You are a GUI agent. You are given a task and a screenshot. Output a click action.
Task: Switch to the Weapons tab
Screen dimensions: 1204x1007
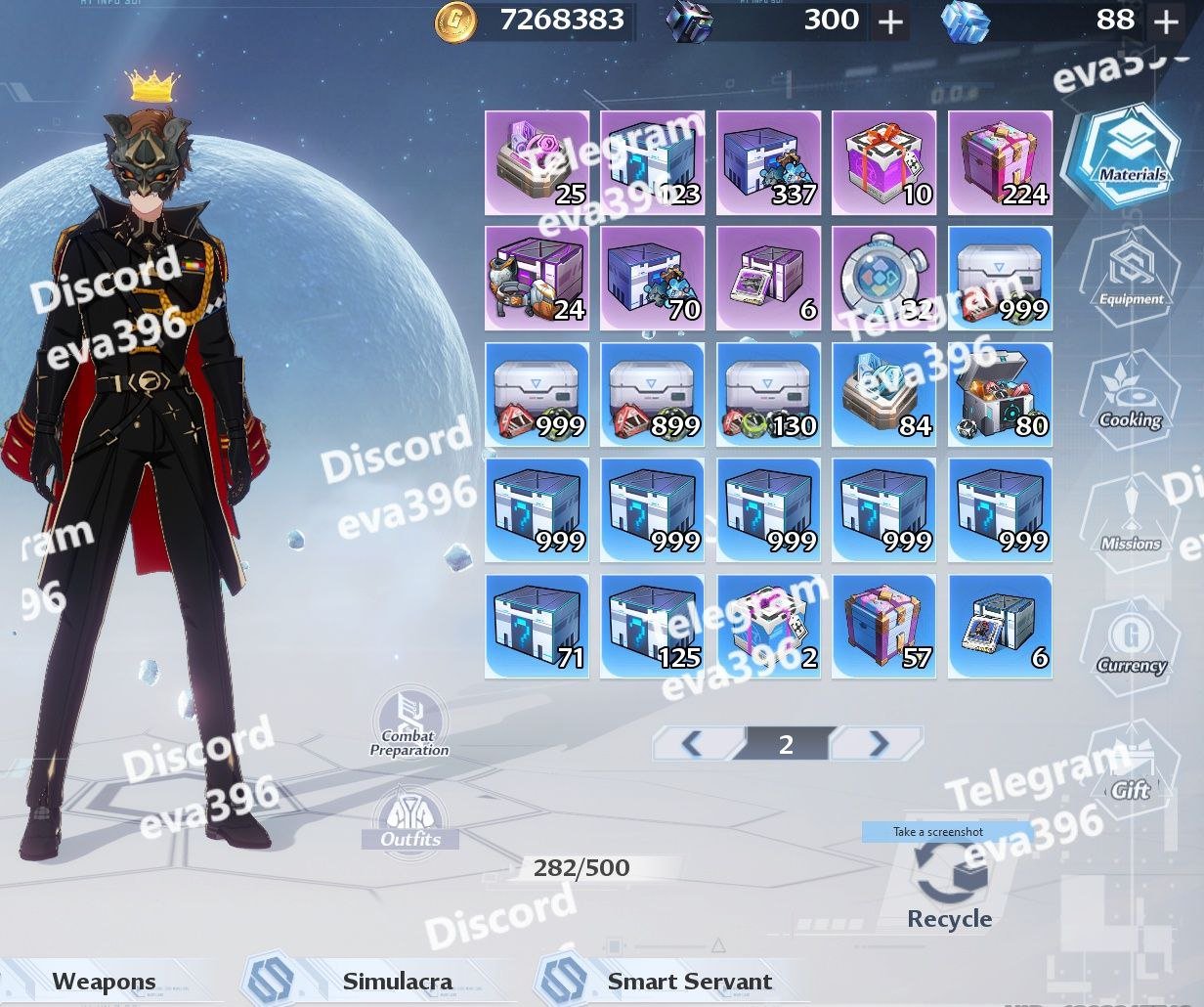tap(104, 982)
